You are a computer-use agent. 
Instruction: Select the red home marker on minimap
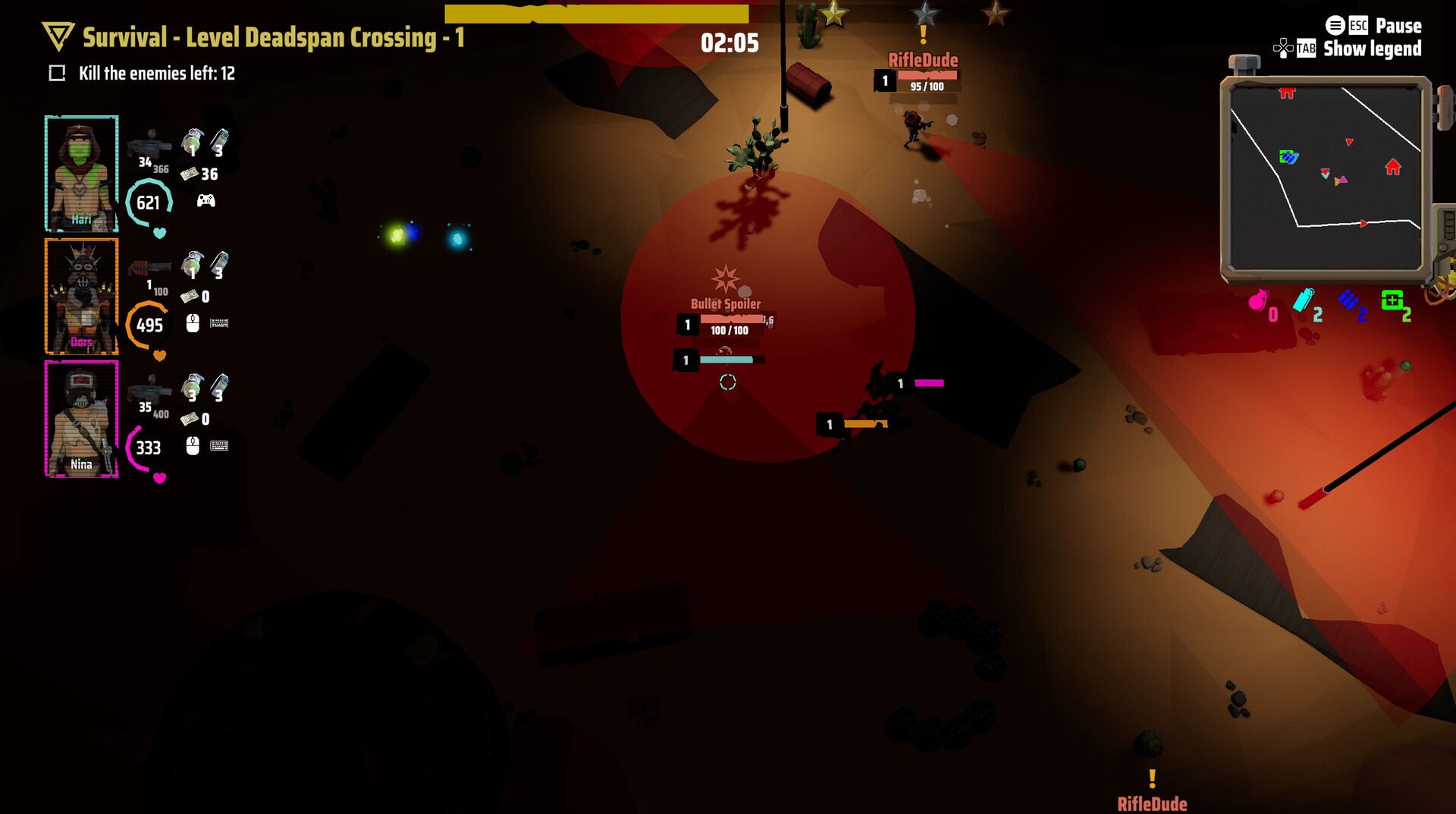point(1392,167)
